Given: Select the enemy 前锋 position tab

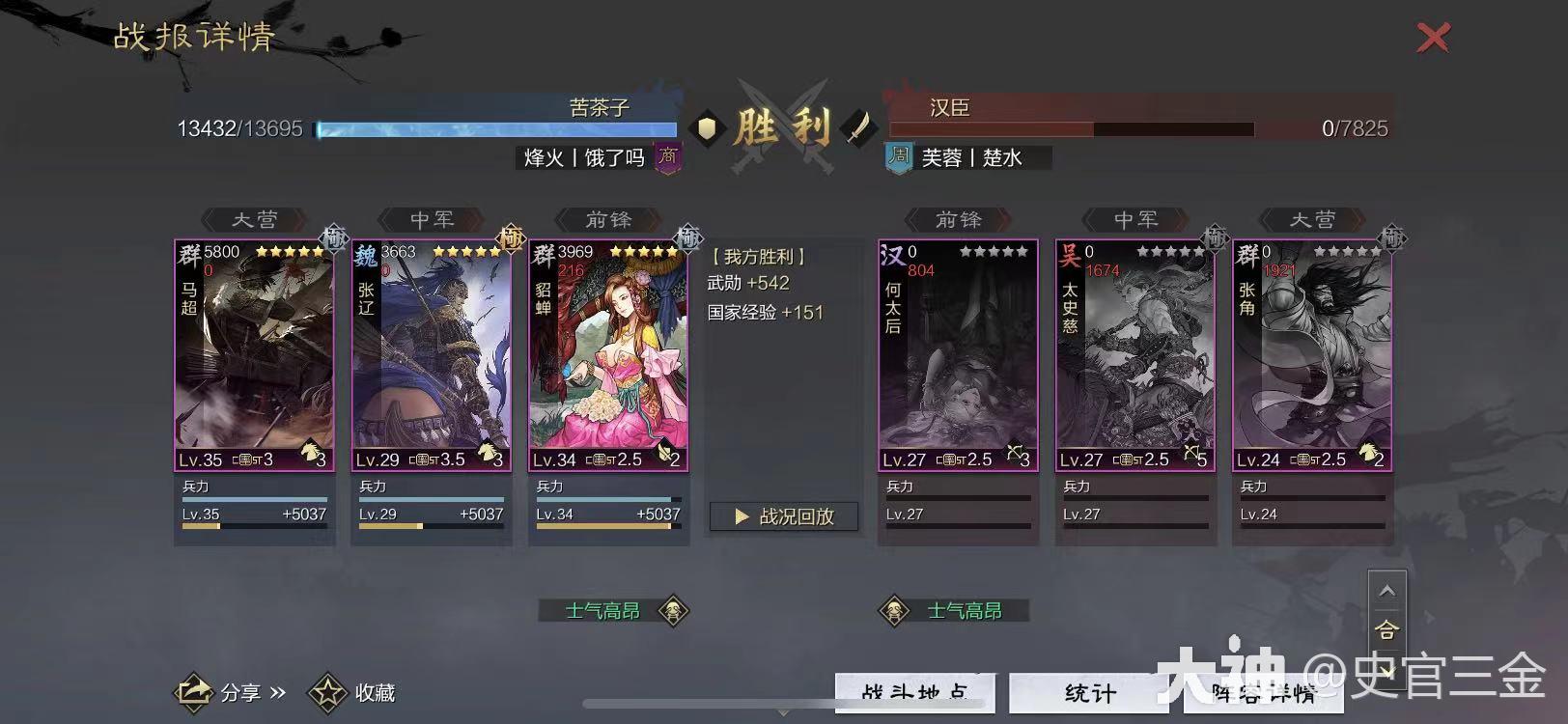Looking at the screenshot, I should pos(957,220).
